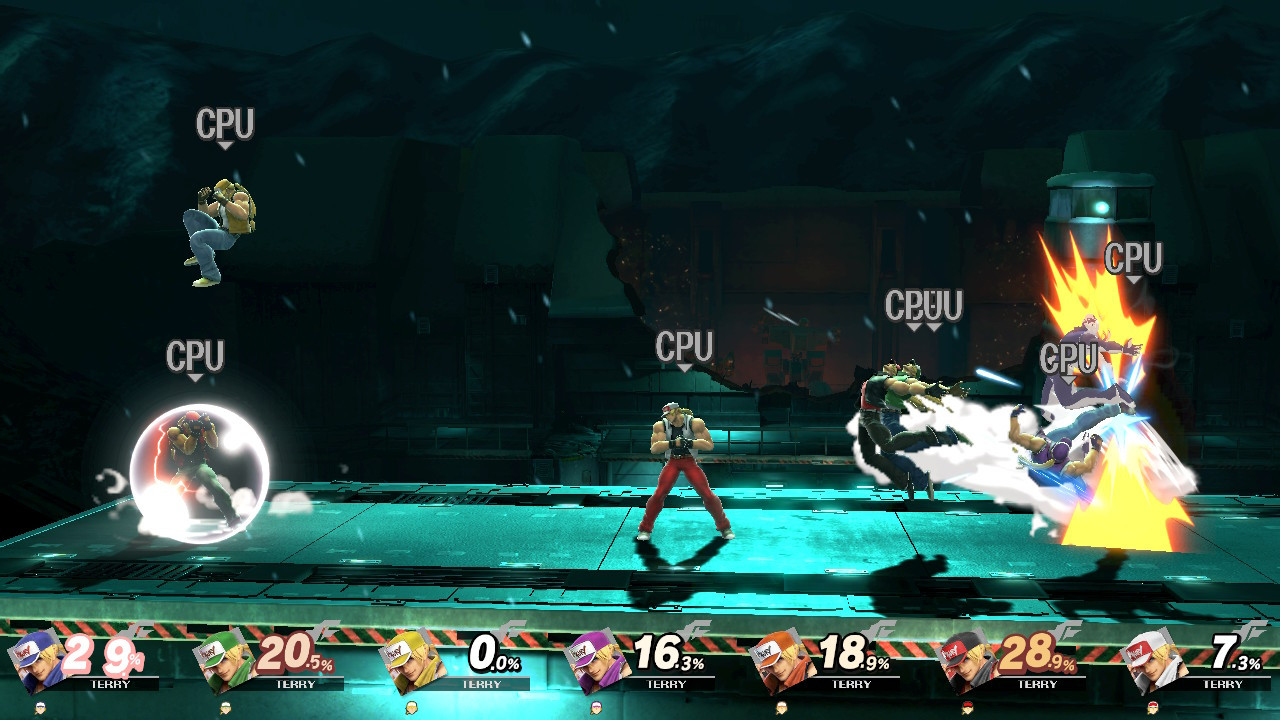Click the Terry inside the shield bubble

coord(192,450)
